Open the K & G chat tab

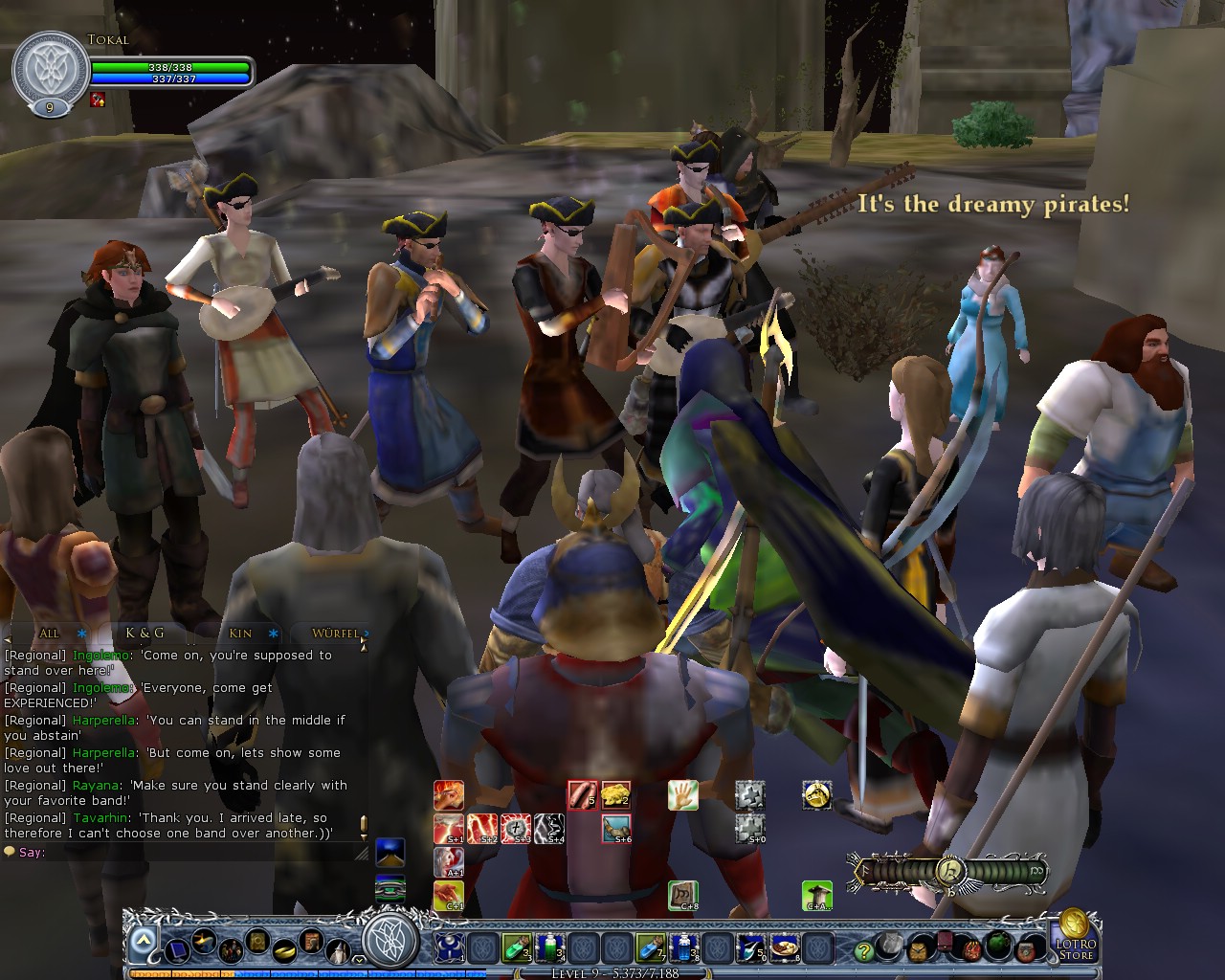pyautogui.click(x=145, y=634)
